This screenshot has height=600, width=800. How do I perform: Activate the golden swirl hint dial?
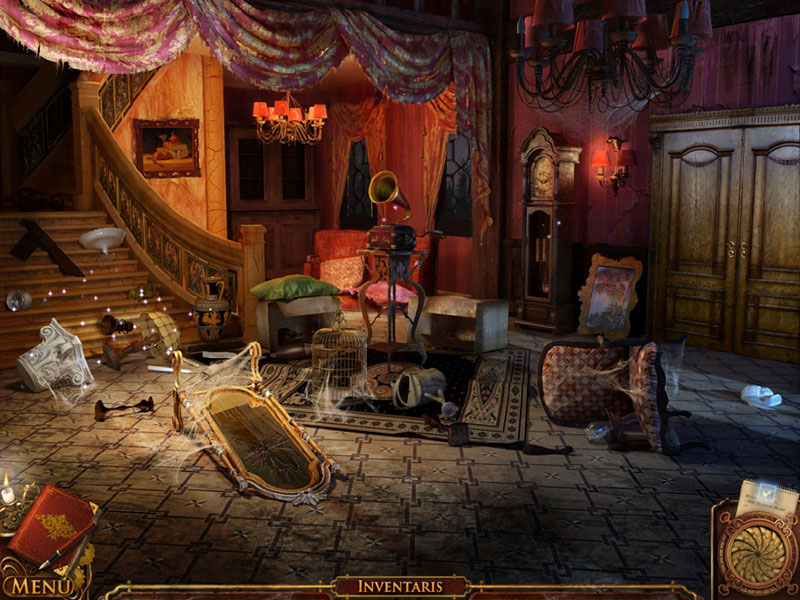tap(758, 553)
